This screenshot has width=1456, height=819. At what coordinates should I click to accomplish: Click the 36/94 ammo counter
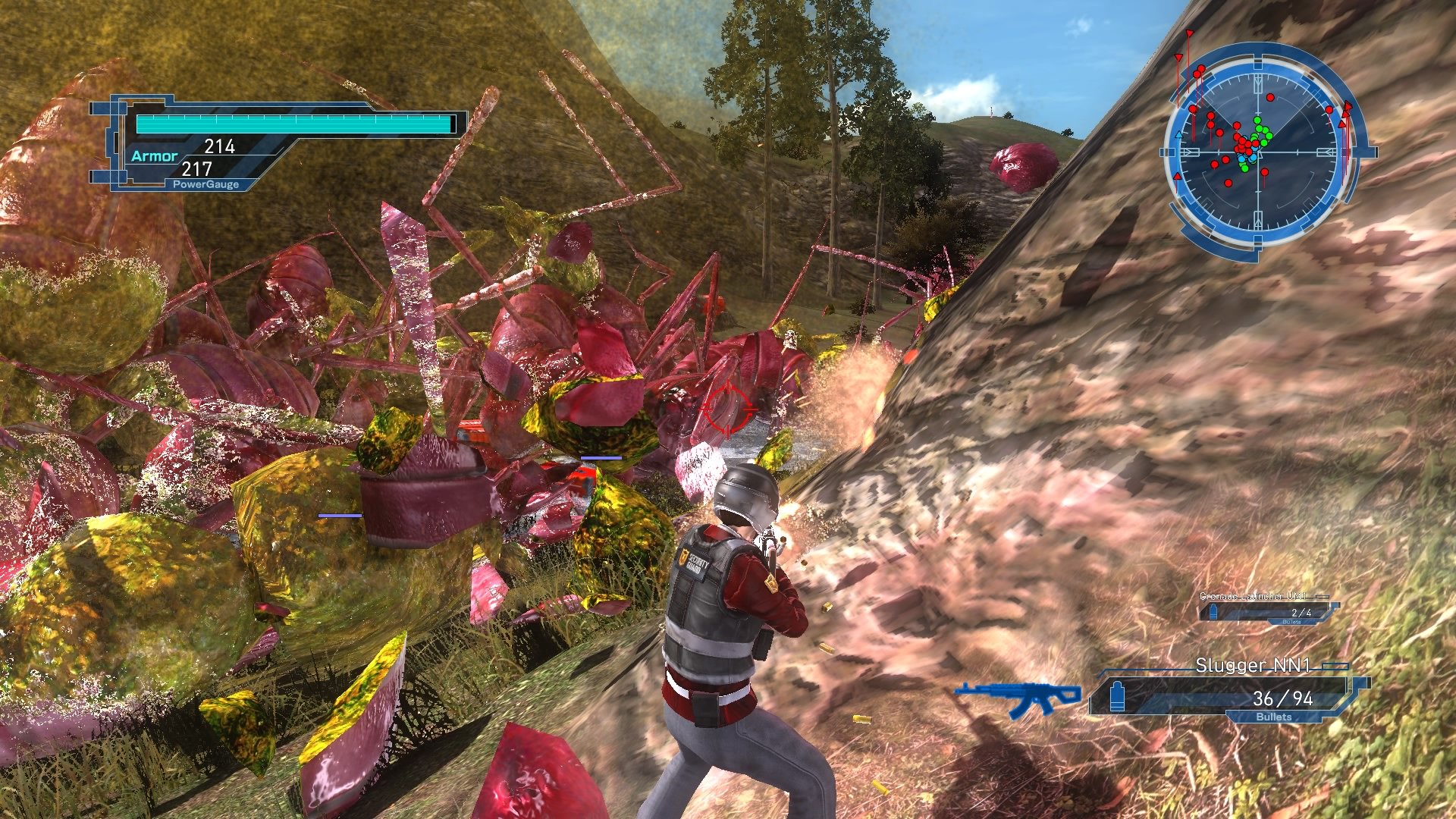pos(1283,699)
